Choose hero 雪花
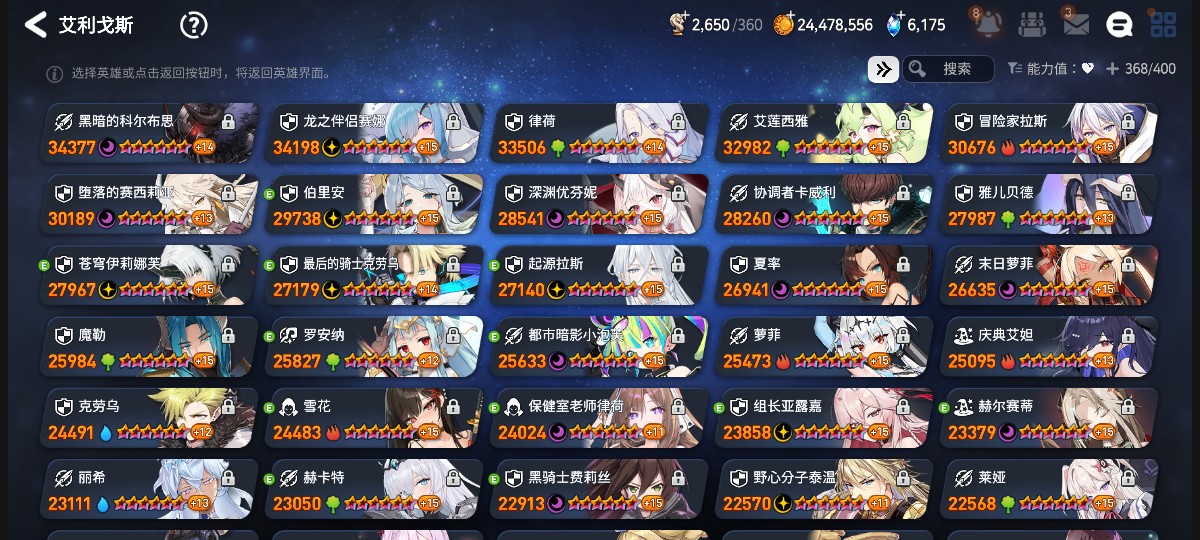1200x540 pixels. [375, 418]
